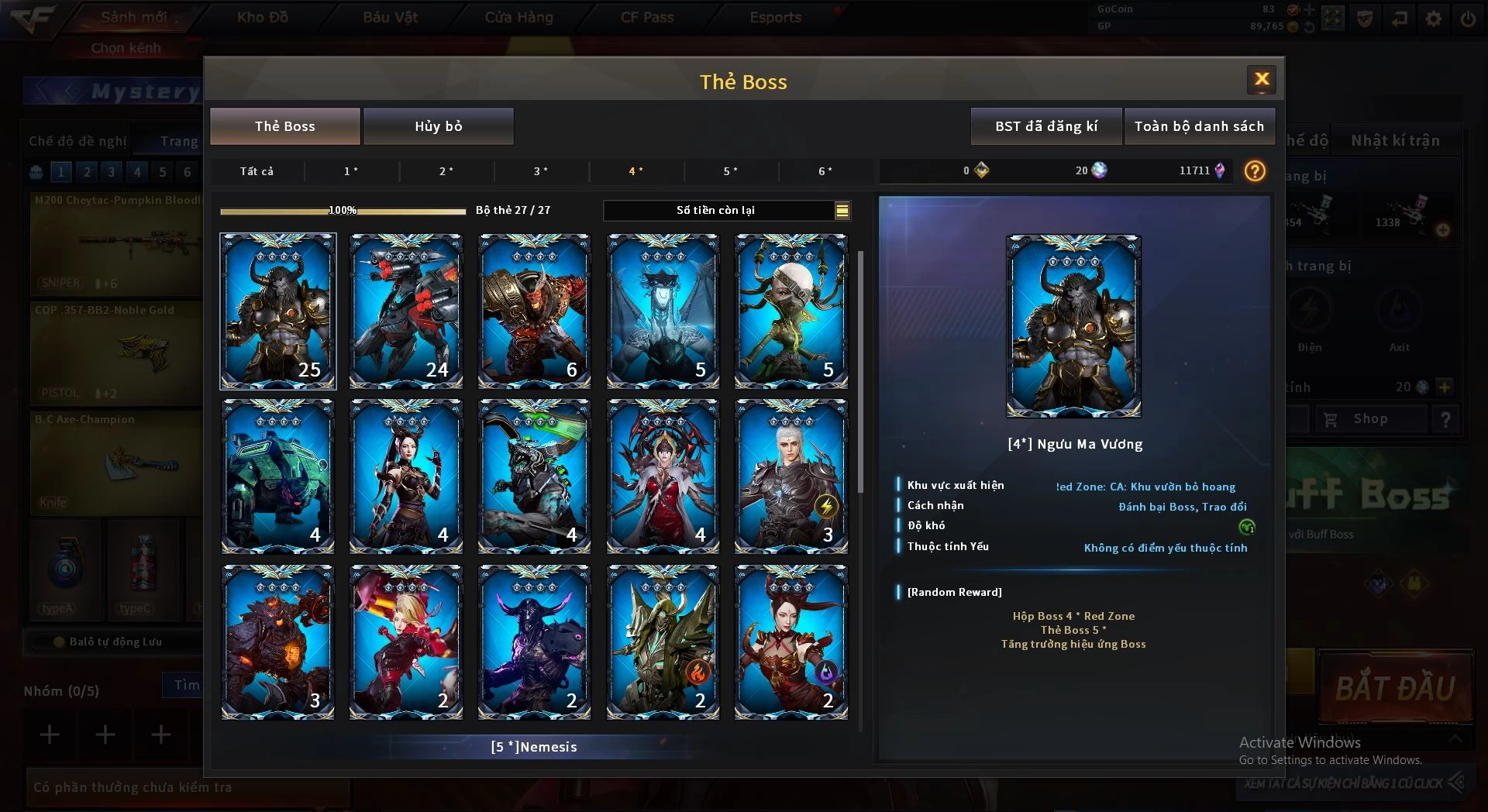Open BST đã đăng kí collection
The height and width of the screenshot is (812, 1488).
(1045, 126)
